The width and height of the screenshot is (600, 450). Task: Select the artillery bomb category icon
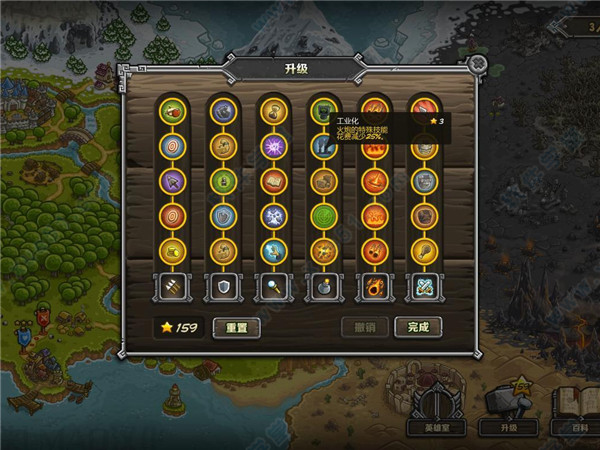pos(323,287)
